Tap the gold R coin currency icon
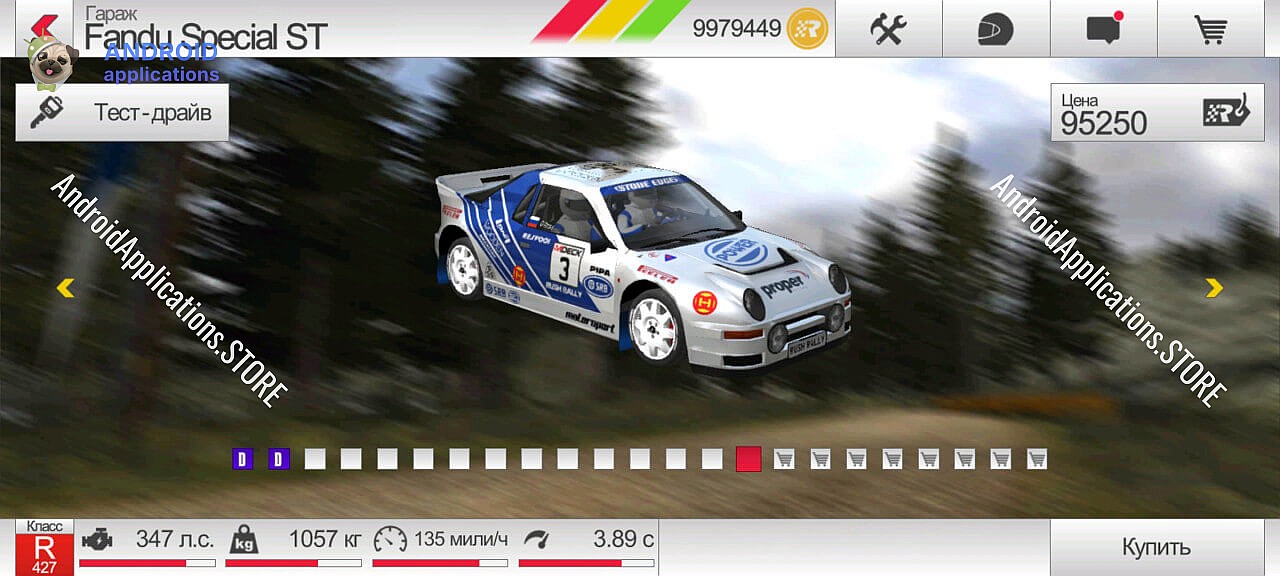Viewport: 1280px width, 576px height. pos(807,29)
